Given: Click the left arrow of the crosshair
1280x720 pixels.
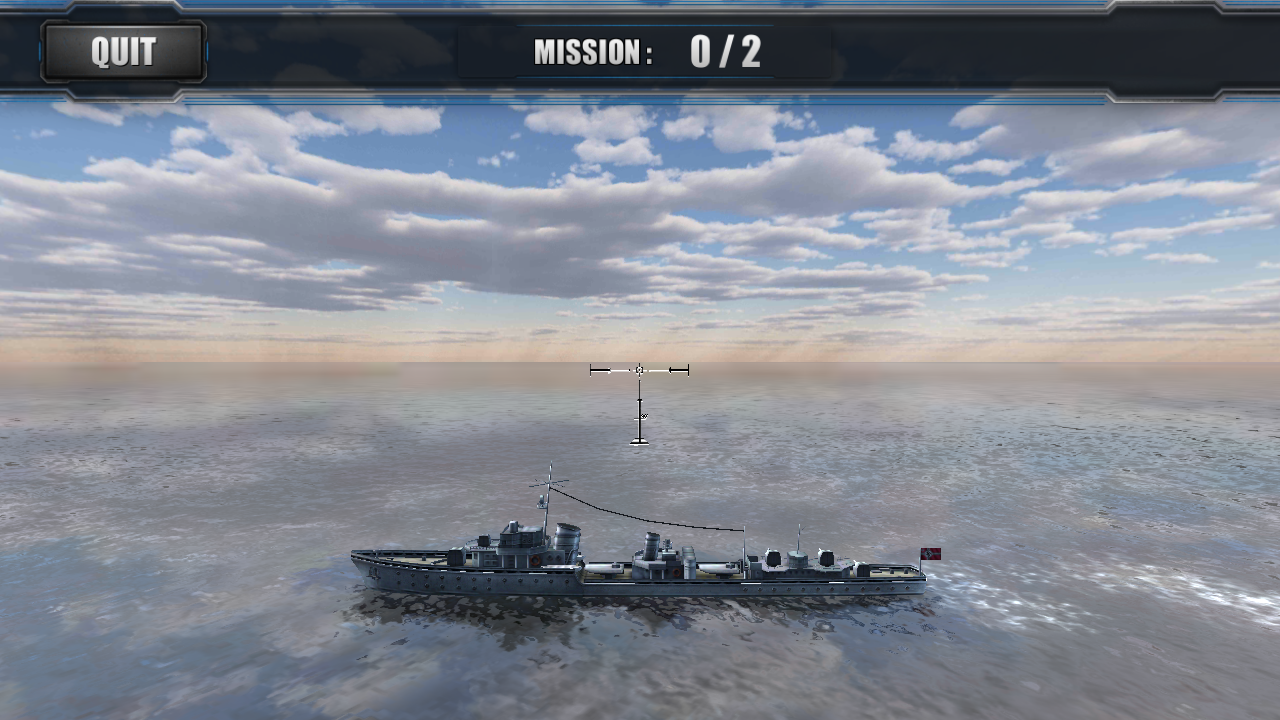Looking at the screenshot, I should [600, 370].
